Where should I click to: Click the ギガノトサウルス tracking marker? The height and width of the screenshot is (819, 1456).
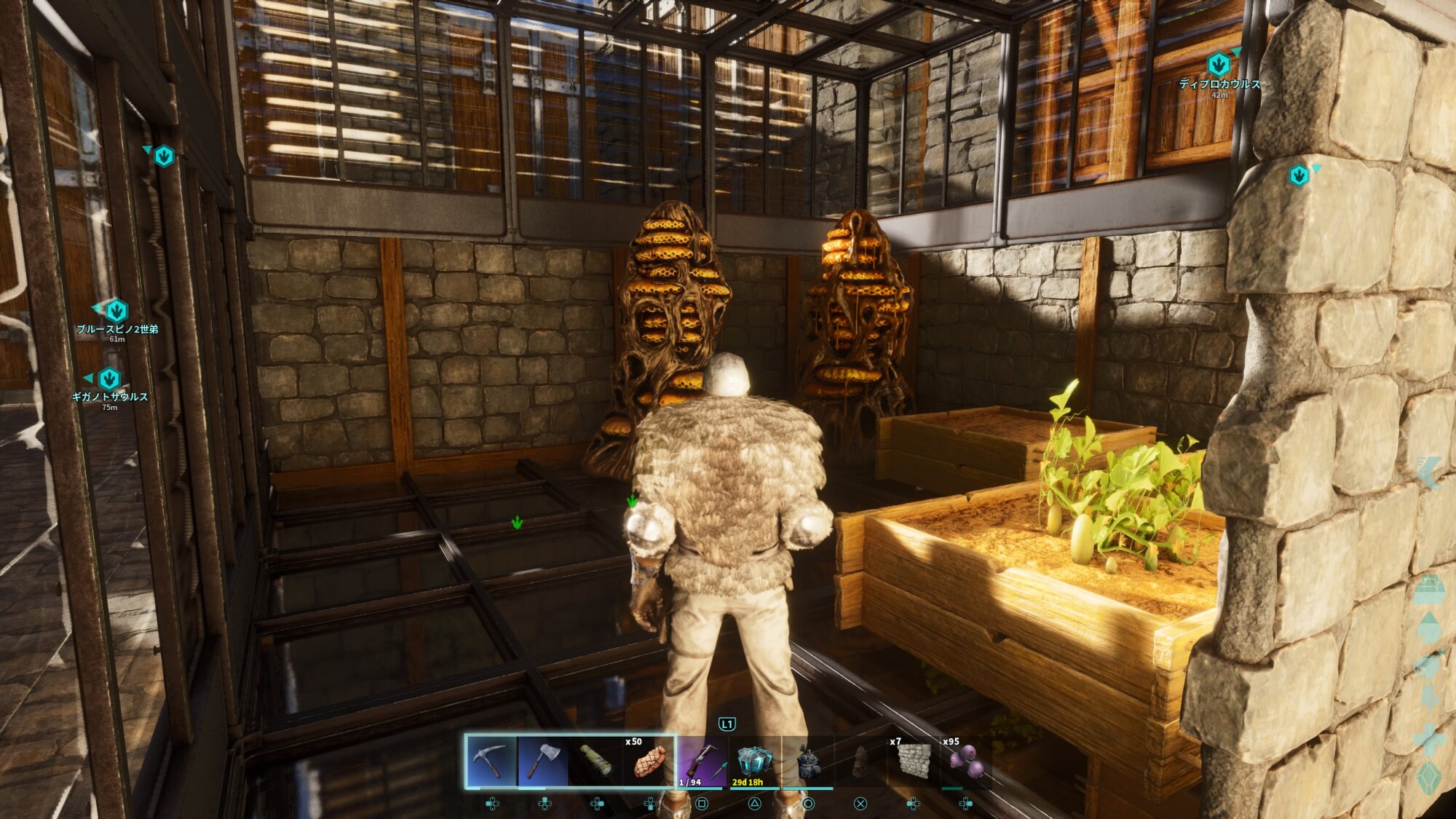coord(109,379)
